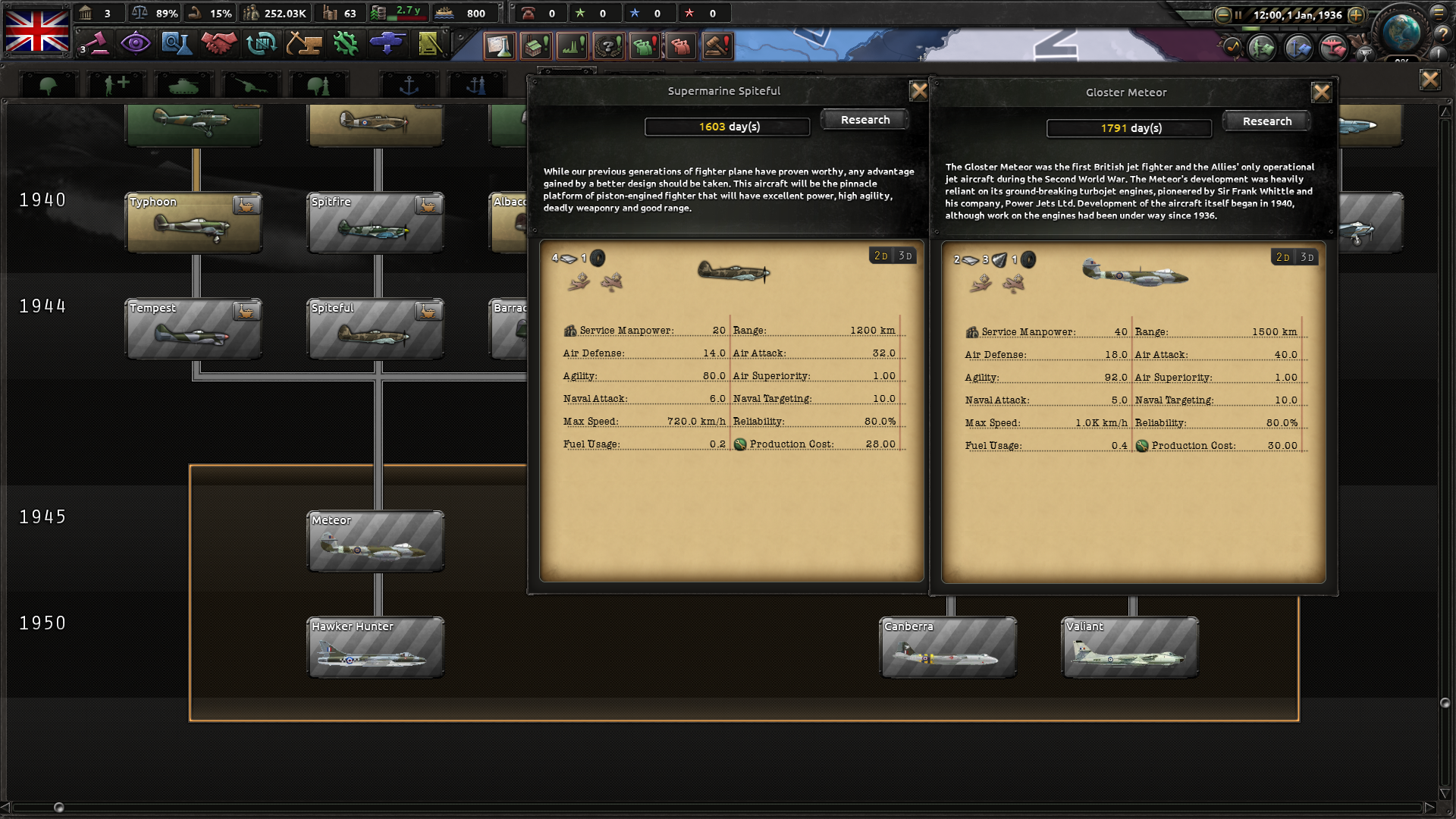Switch to the armor research tab
The height and width of the screenshot is (819, 1456).
(184, 83)
